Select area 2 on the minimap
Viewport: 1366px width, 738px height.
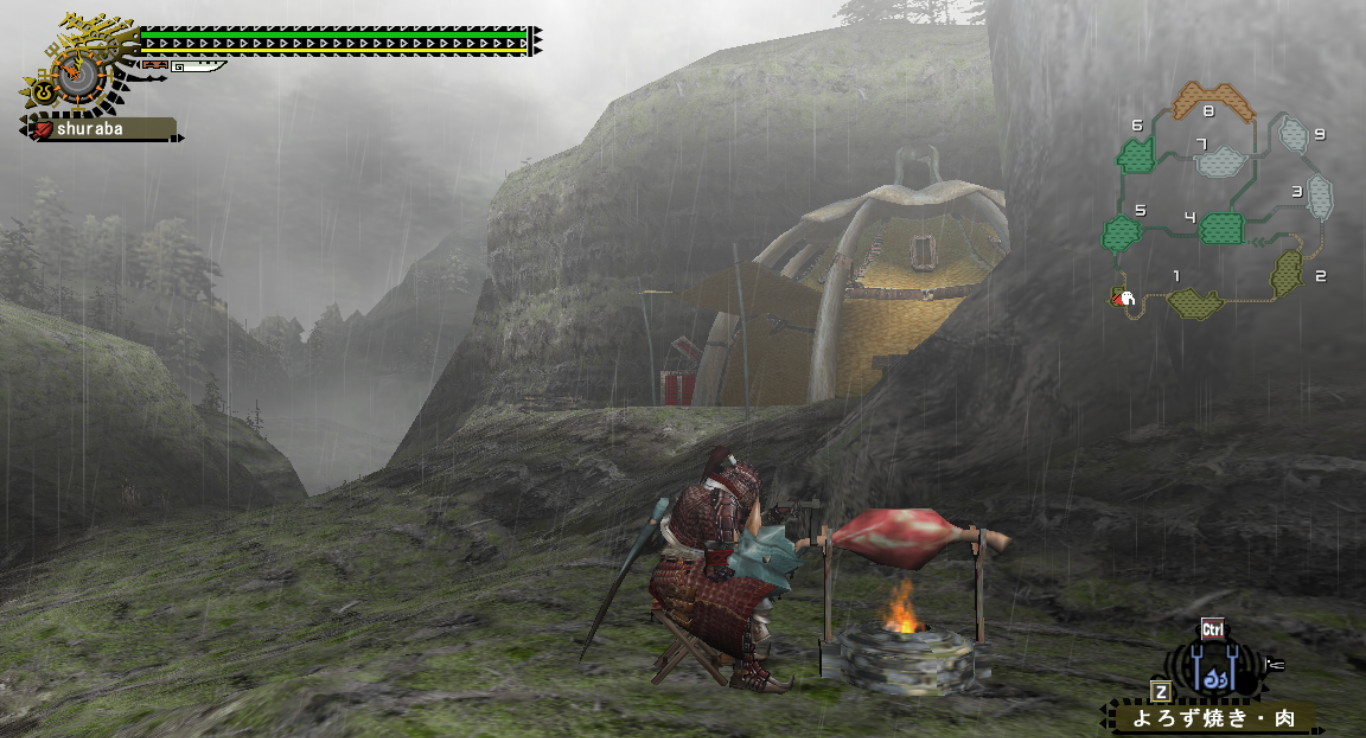coord(1286,272)
